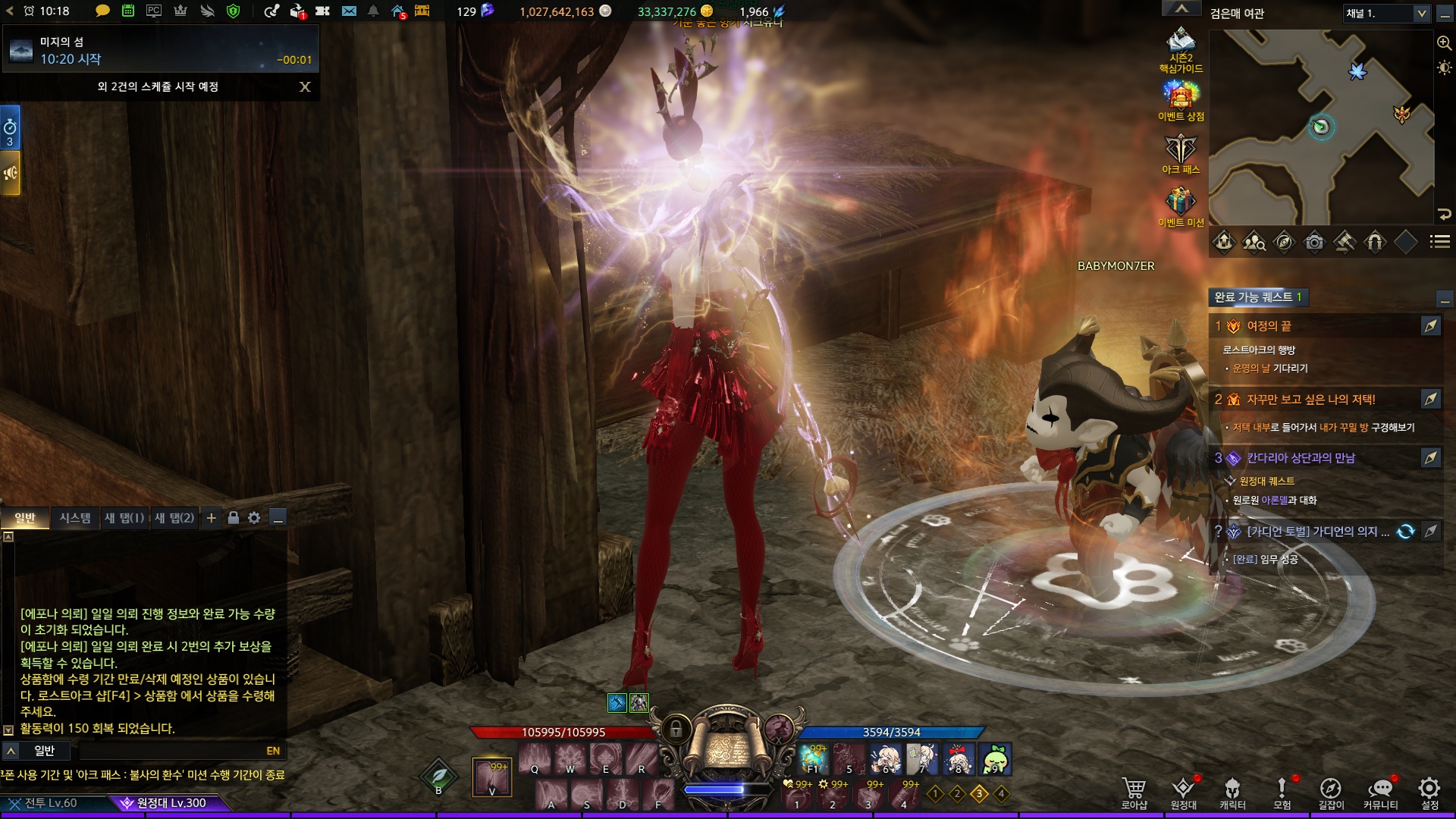
Task: Open the 채널 1 channel dropdown
Action: coord(1386,14)
